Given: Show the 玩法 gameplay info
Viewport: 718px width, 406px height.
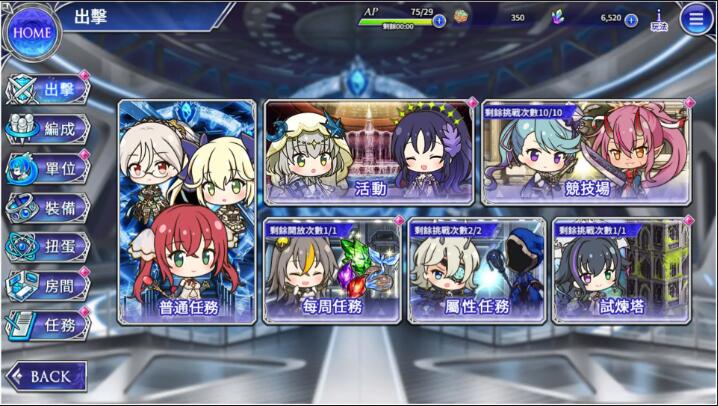Looking at the screenshot, I should tap(659, 18).
